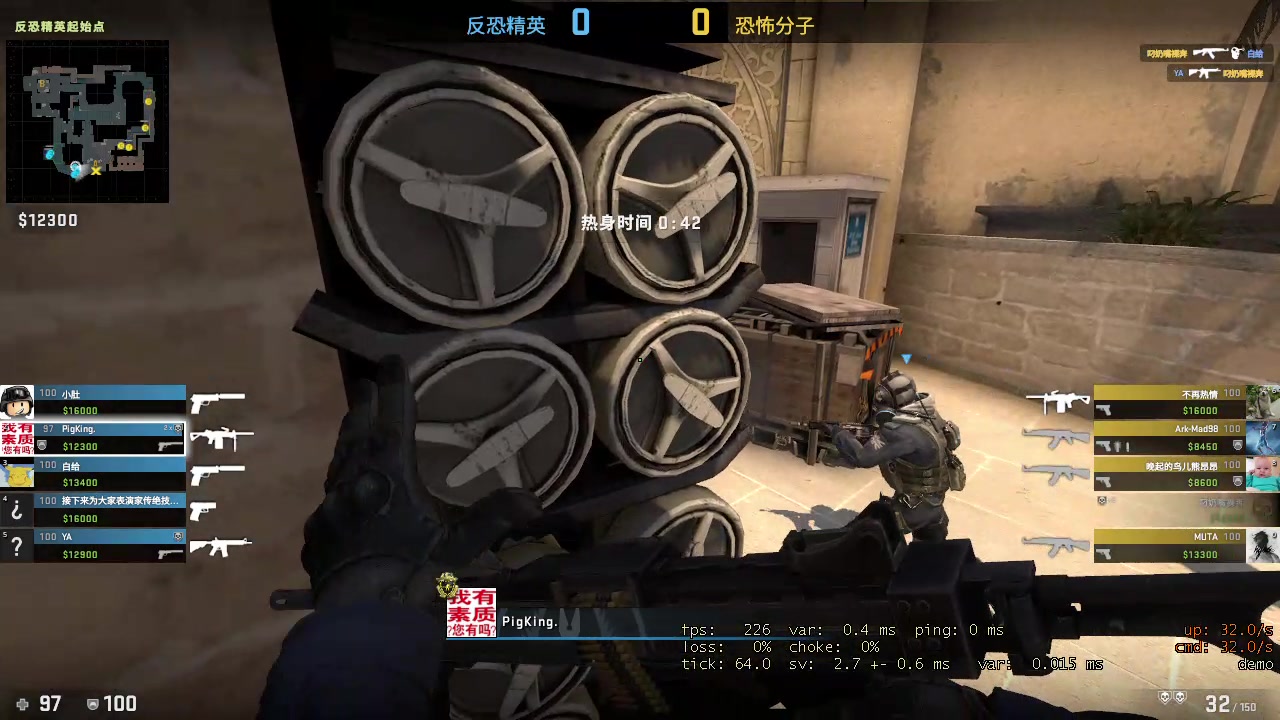
Task: Select the armor shield icon in the bottom-left
Action: coord(93,703)
